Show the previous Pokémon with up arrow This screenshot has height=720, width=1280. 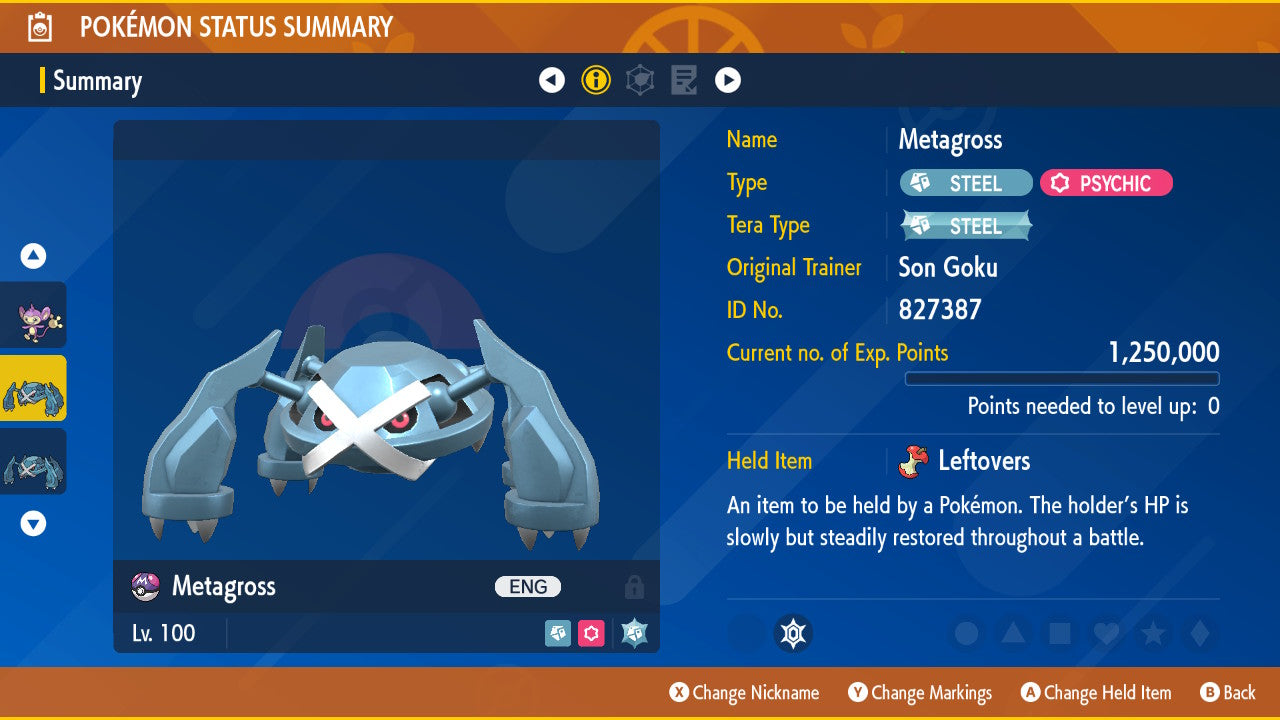tap(33, 257)
